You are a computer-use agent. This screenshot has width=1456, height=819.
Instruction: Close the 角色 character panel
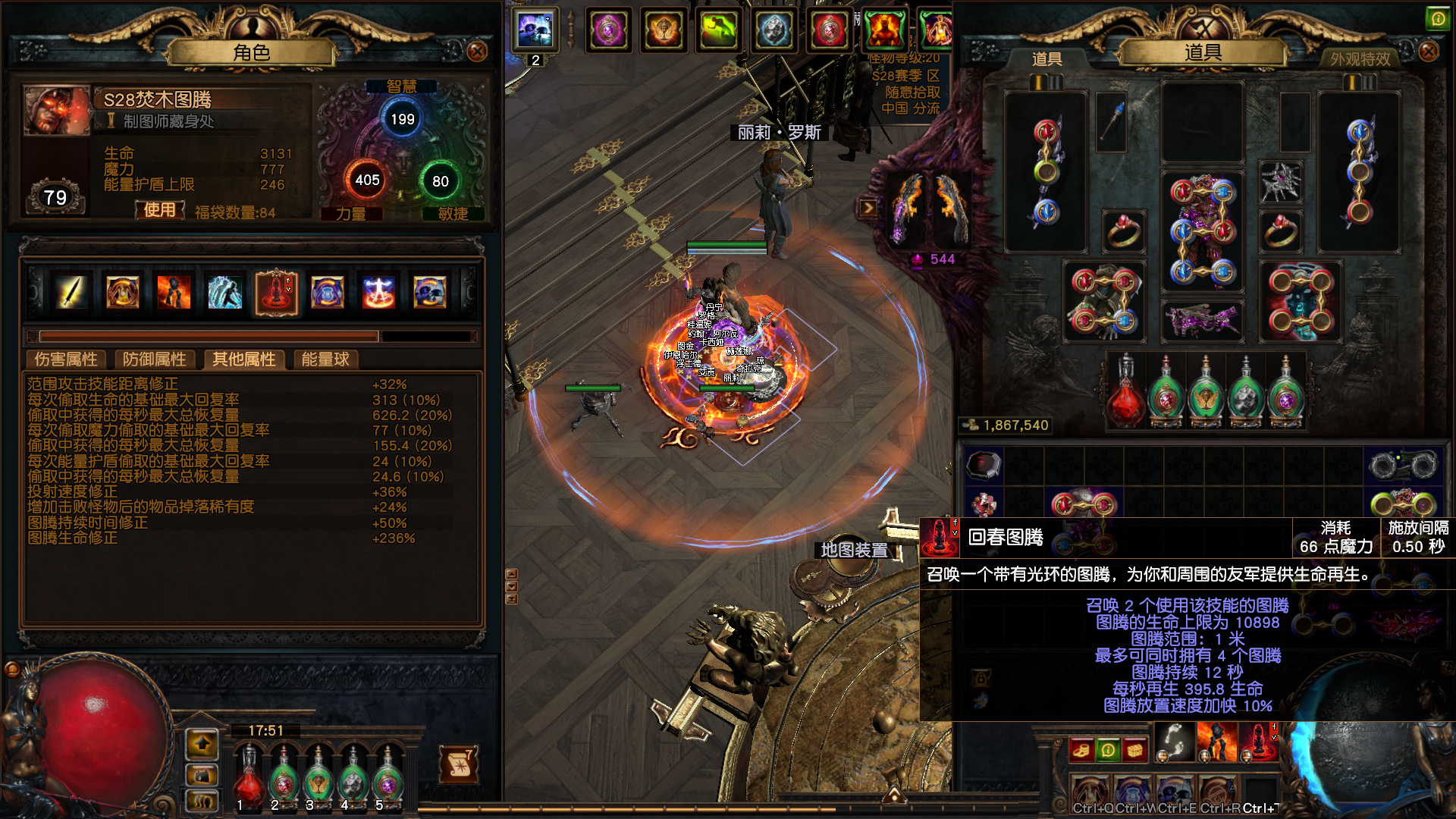coord(477,52)
